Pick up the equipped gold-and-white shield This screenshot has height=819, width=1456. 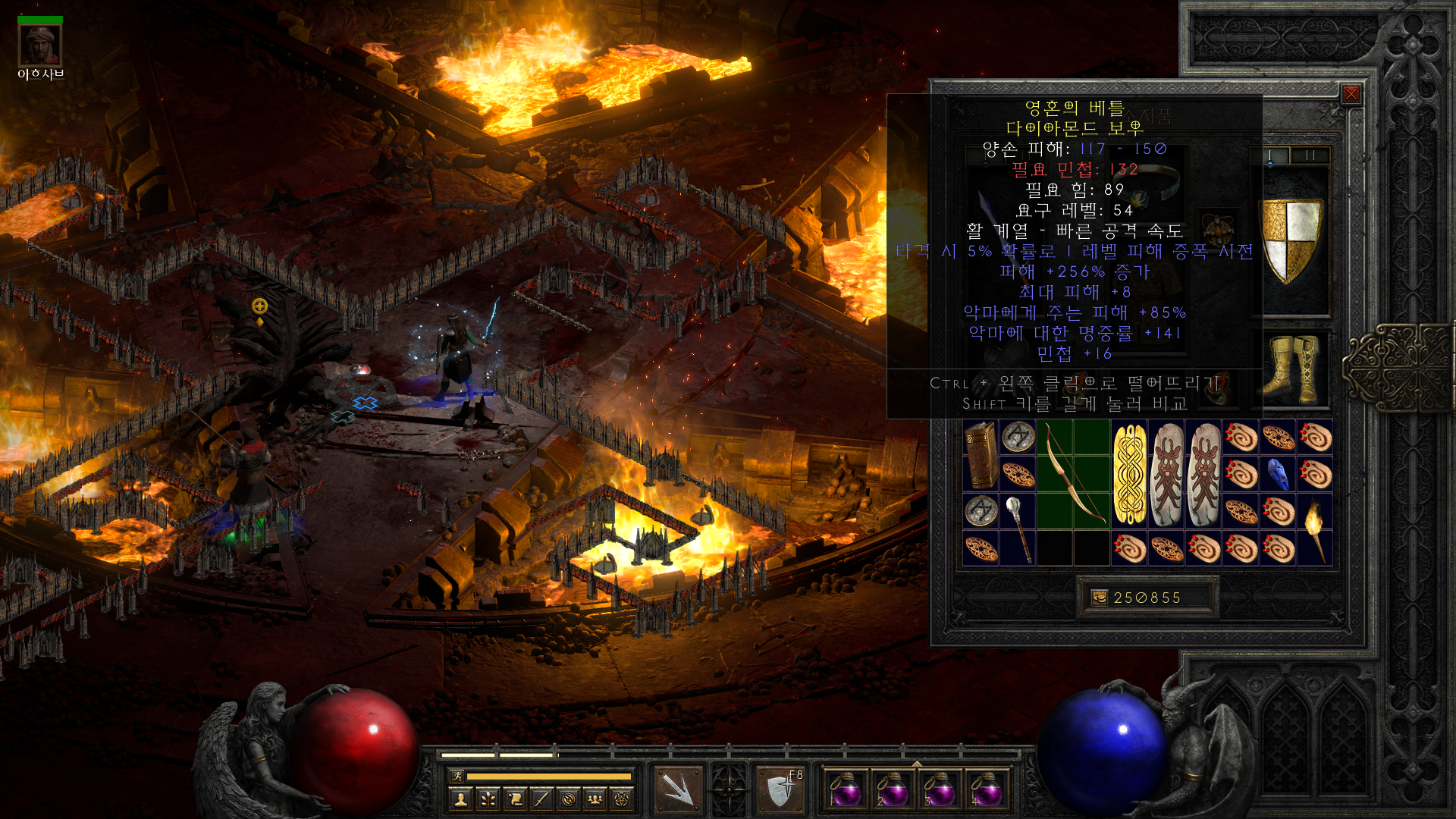(1291, 240)
